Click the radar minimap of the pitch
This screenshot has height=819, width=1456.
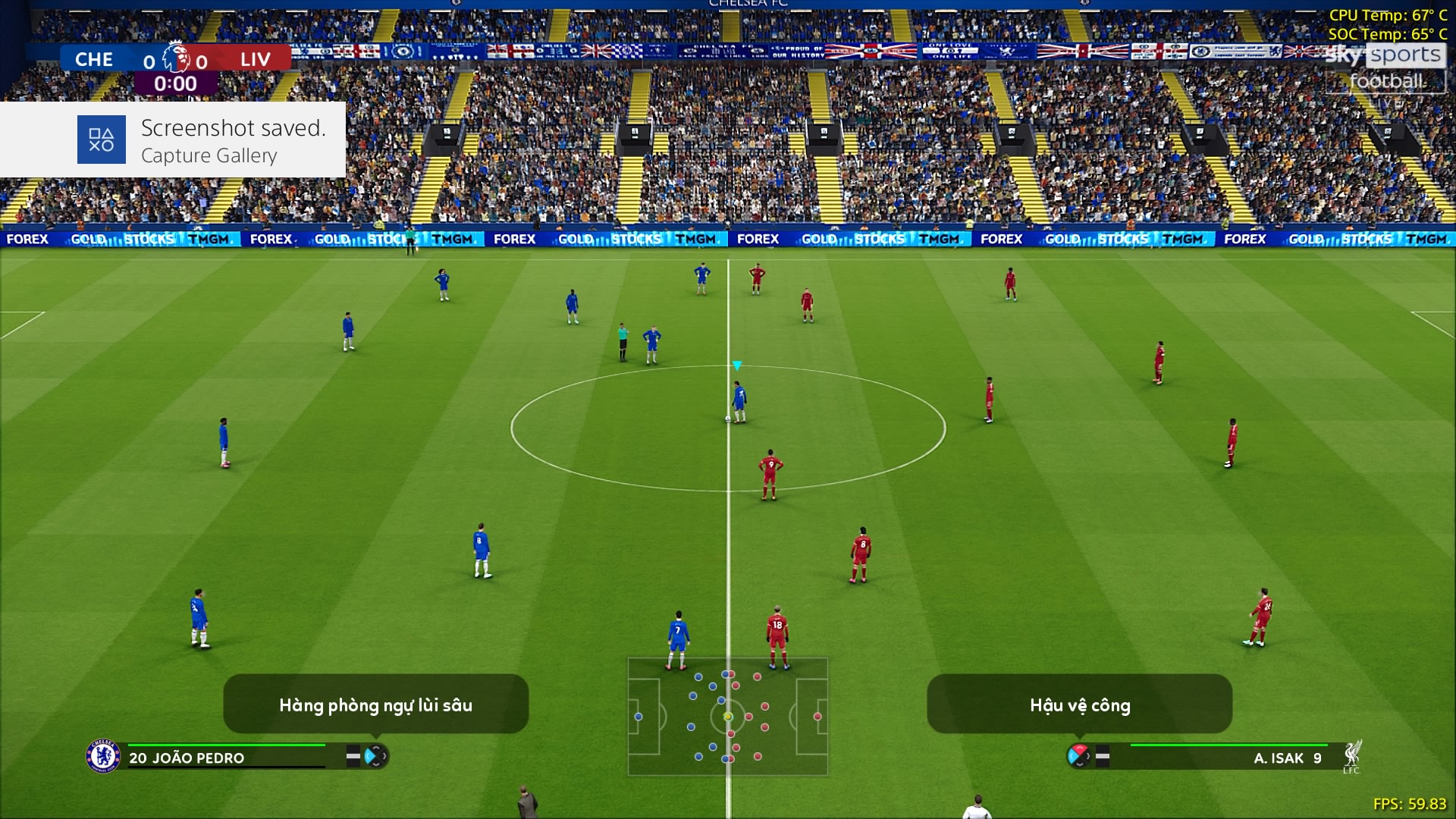click(x=727, y=717)
